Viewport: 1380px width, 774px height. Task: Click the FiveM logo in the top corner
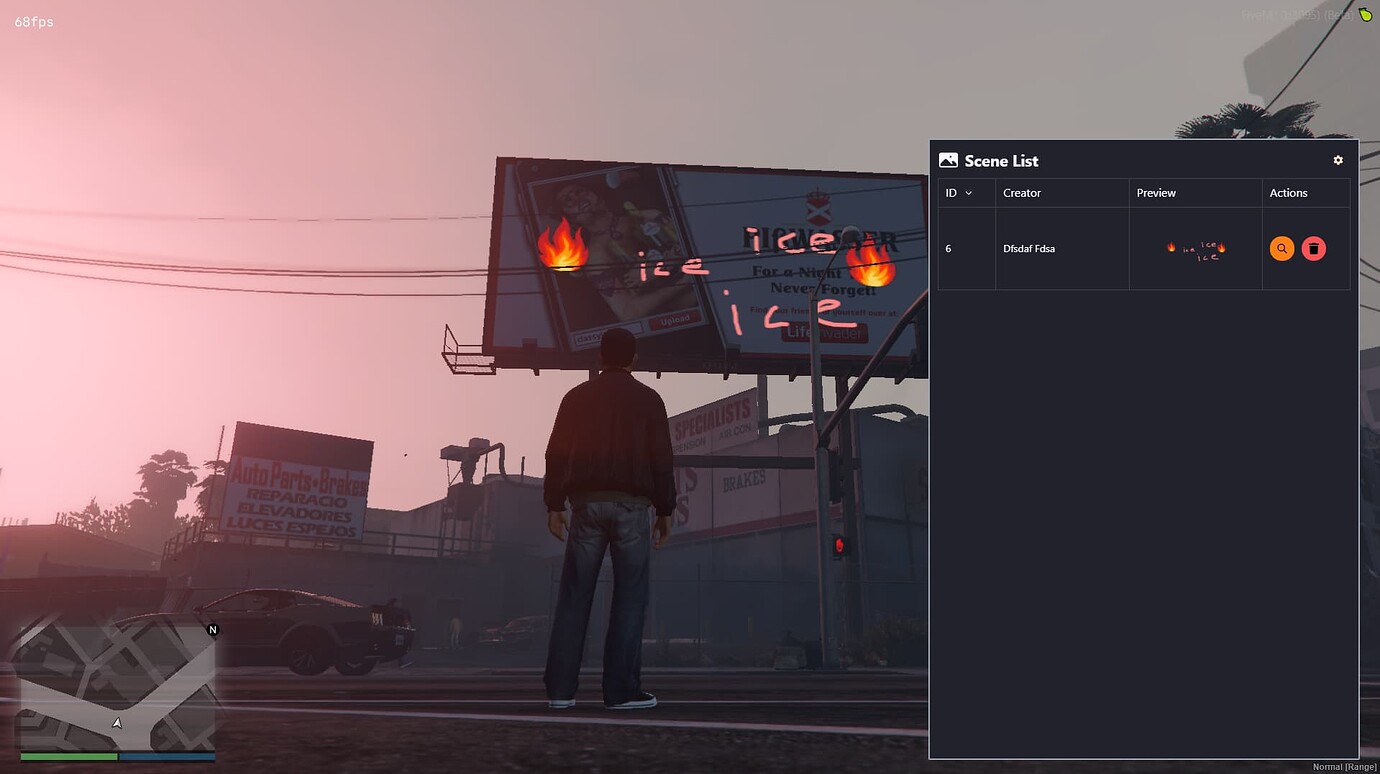pos(1364,15)
